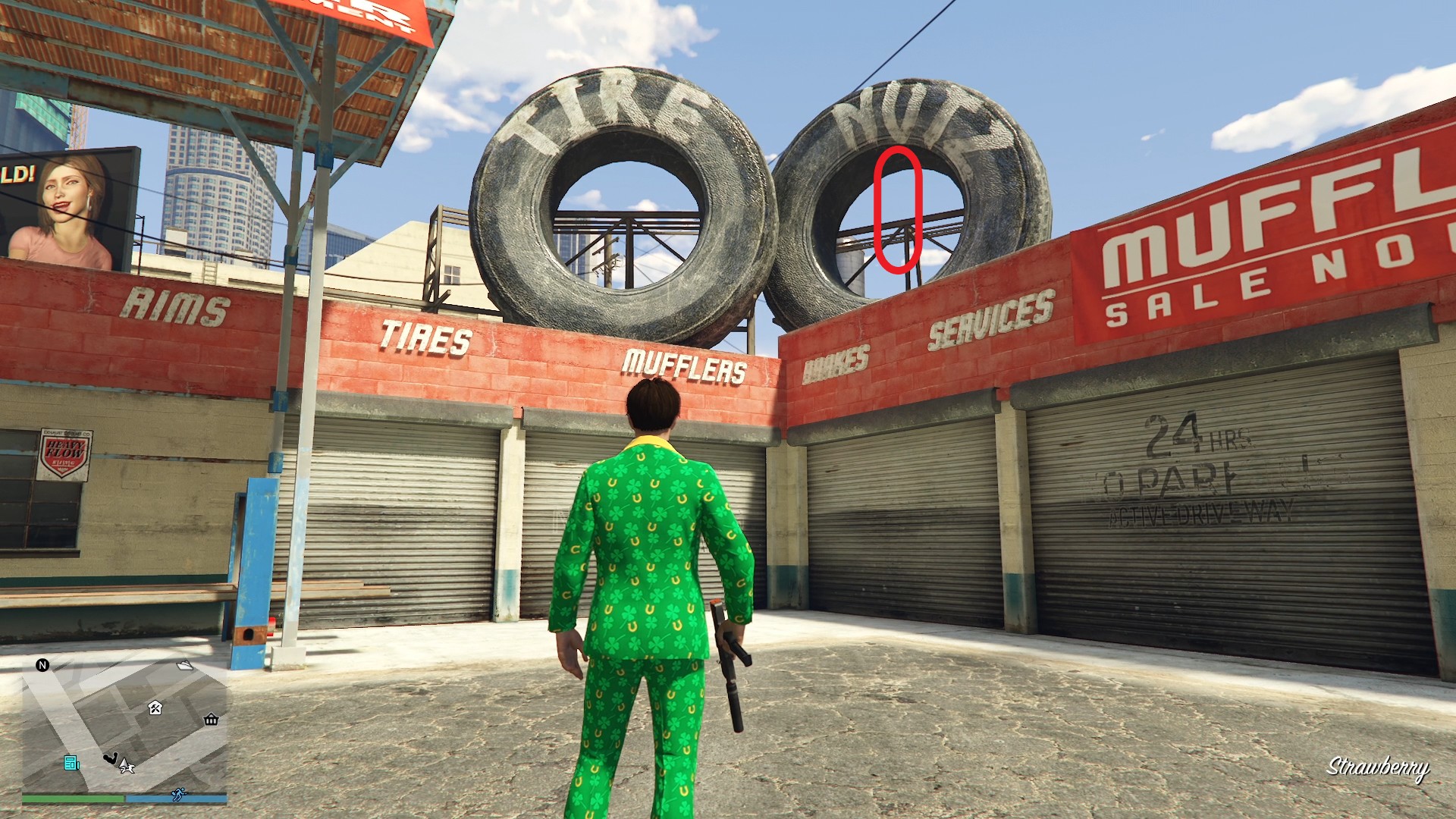Click the North indicator on the minimap
Screen dimensions: 1456x819
pyautogui.click(x=42, y=666)
